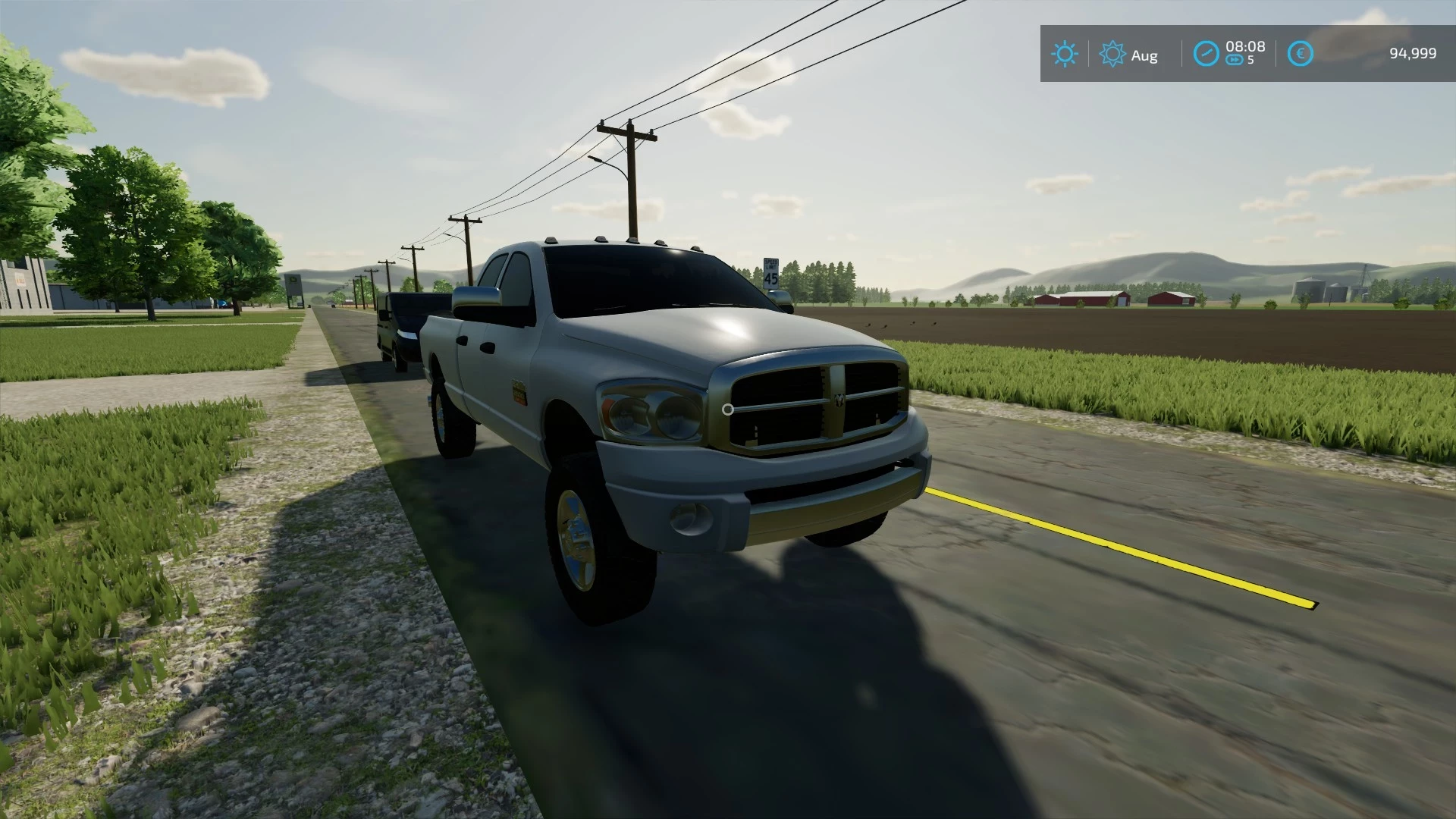Screen dimensions: 1456x819
Task: Click the crosshair dot on the truck hood
Action: [x=730, y=409]
